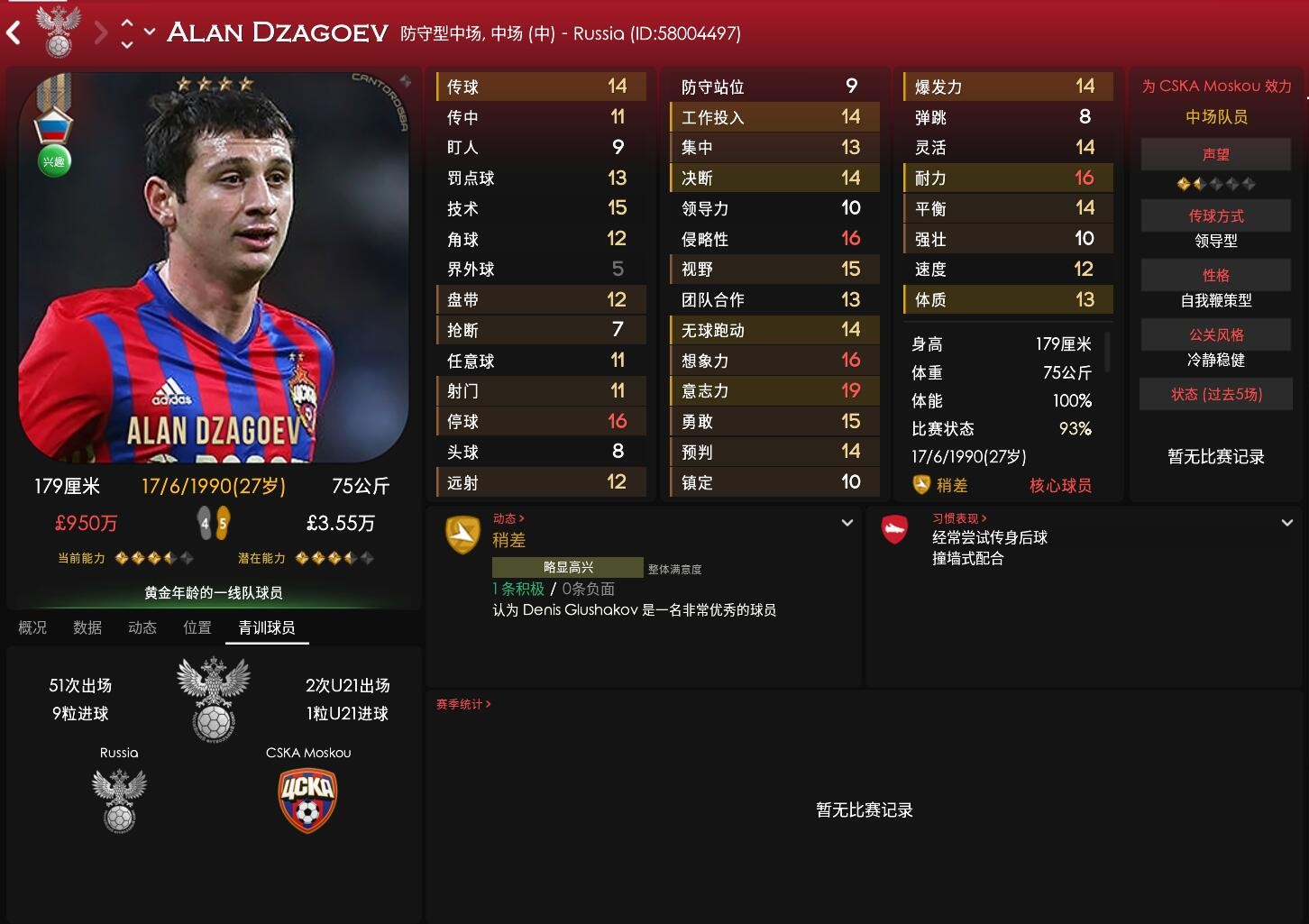Screen dimensions: 1309x924
Task: Switch to the 数据 tab
Action: pyautogui.click(x=87, y=627)
